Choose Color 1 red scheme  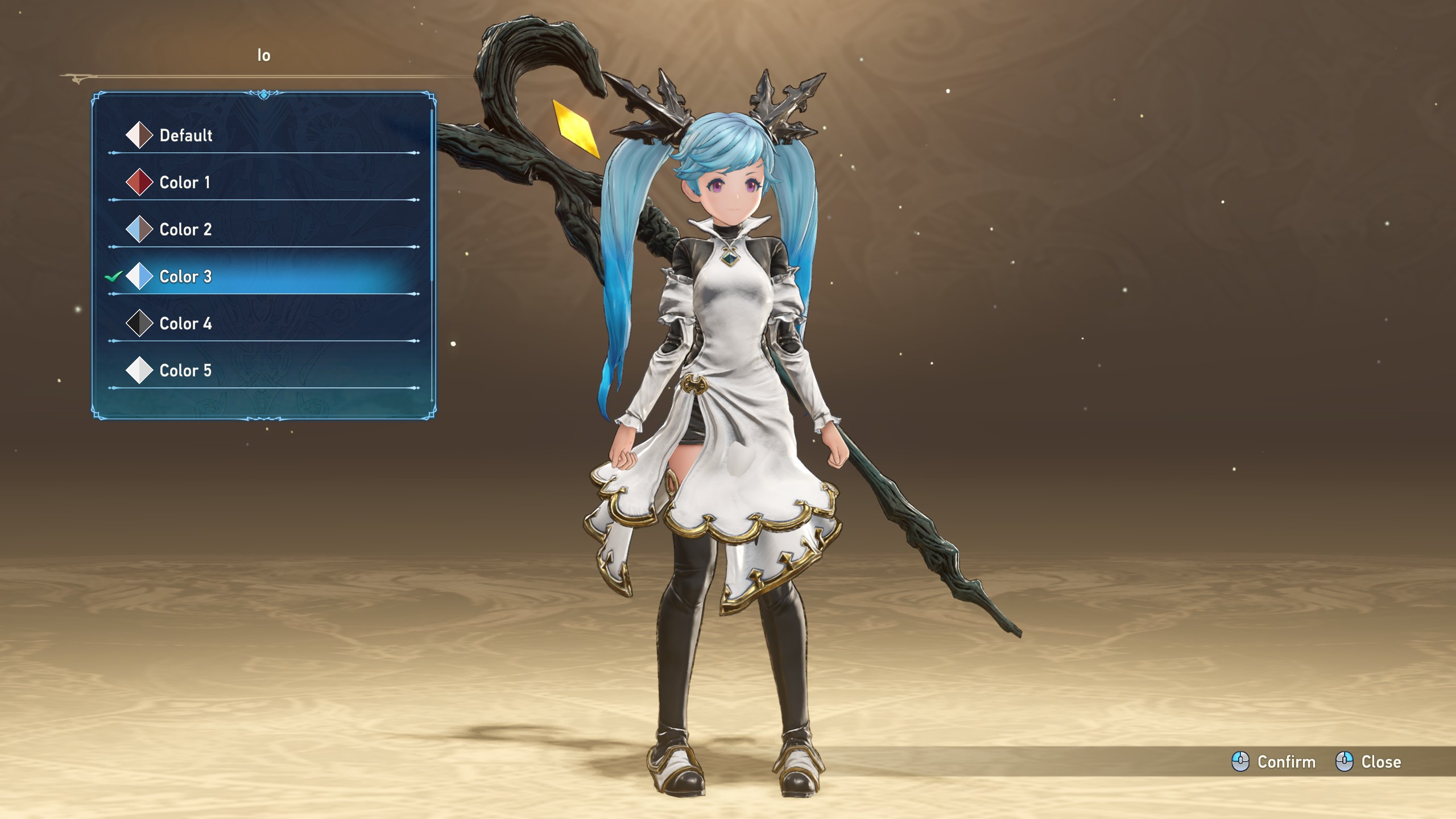[x=184, y=183]
